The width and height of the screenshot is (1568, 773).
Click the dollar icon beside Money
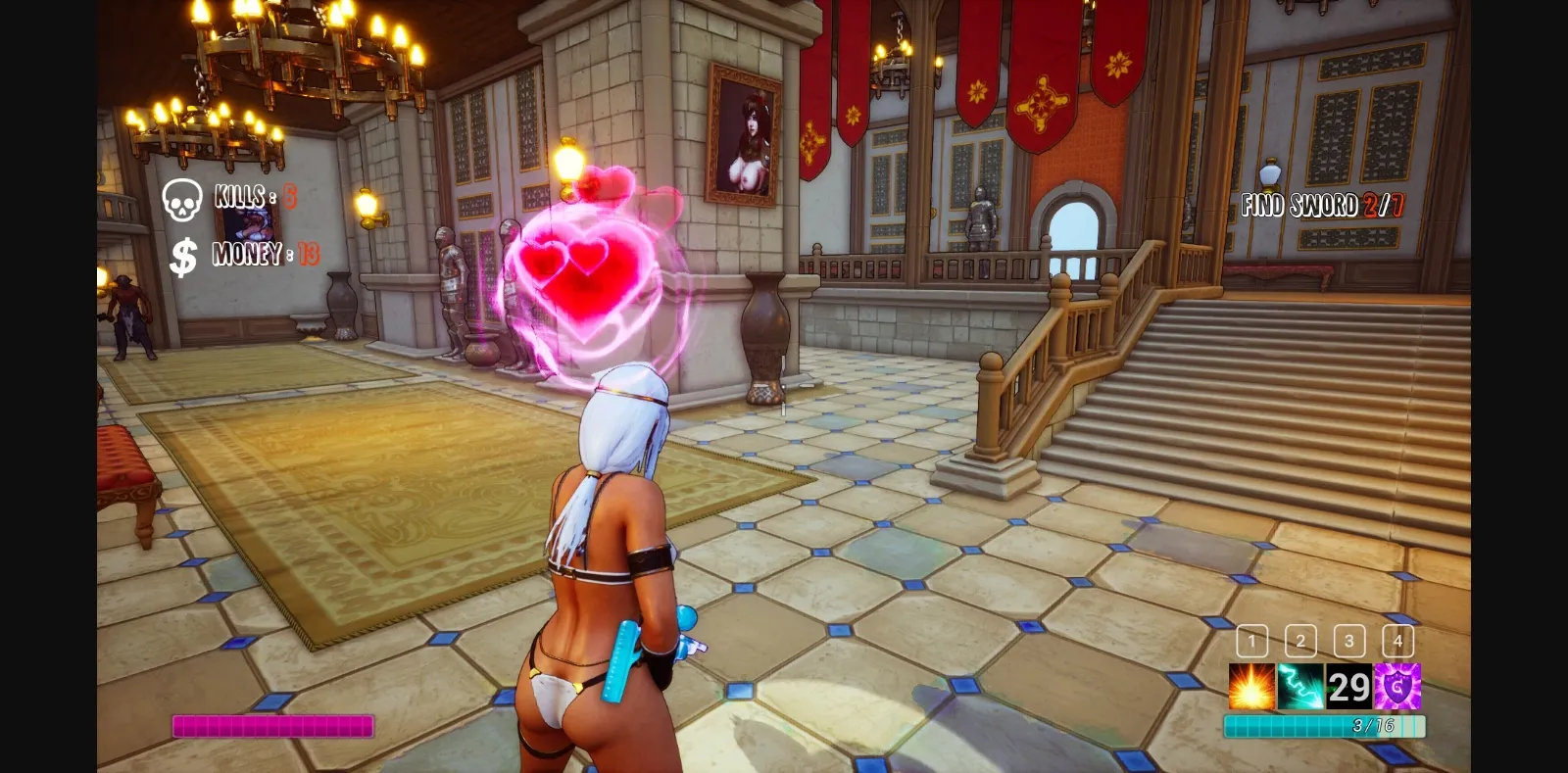[180, 257]
